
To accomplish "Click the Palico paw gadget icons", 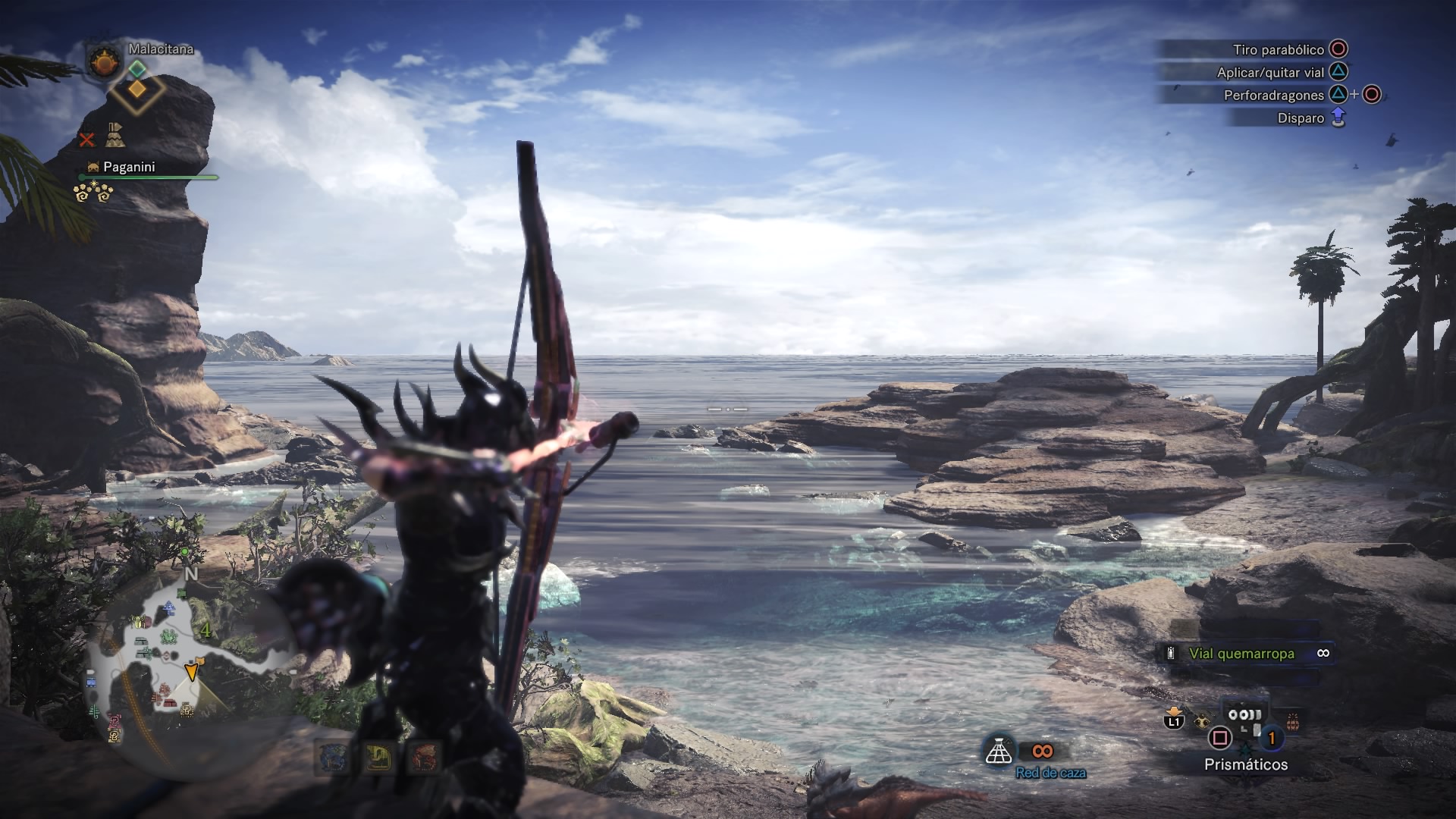I will 93,193.
